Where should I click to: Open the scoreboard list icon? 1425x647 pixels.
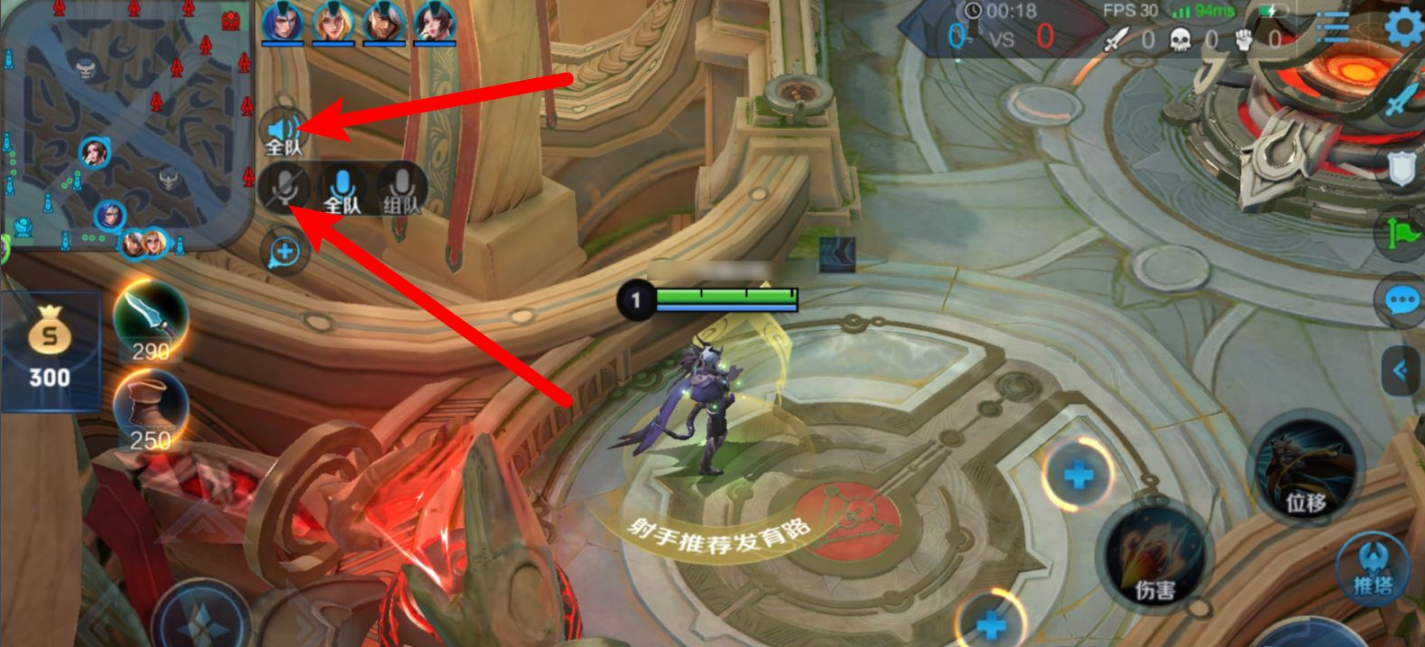1332,28
